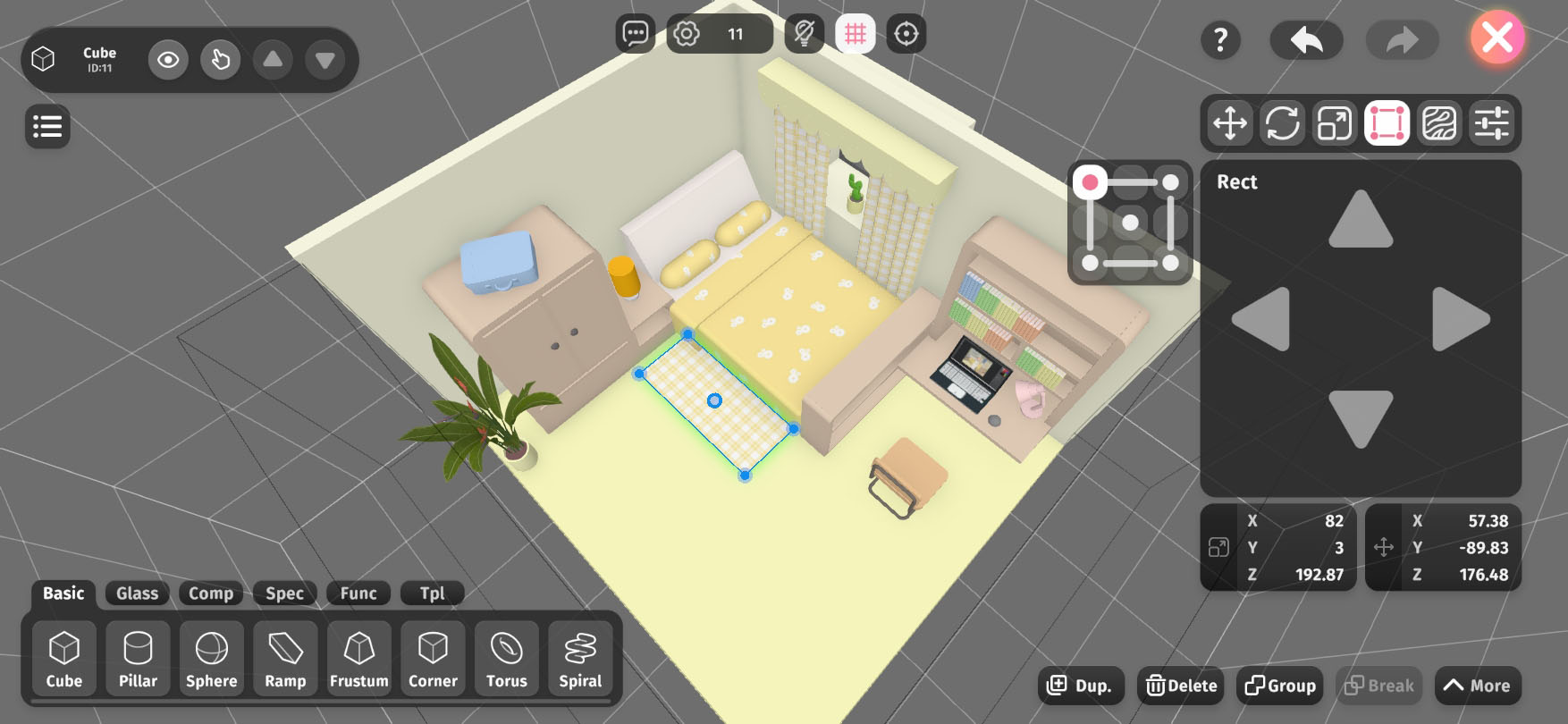
Task: Undo the last action
Action: (1306, 39)
